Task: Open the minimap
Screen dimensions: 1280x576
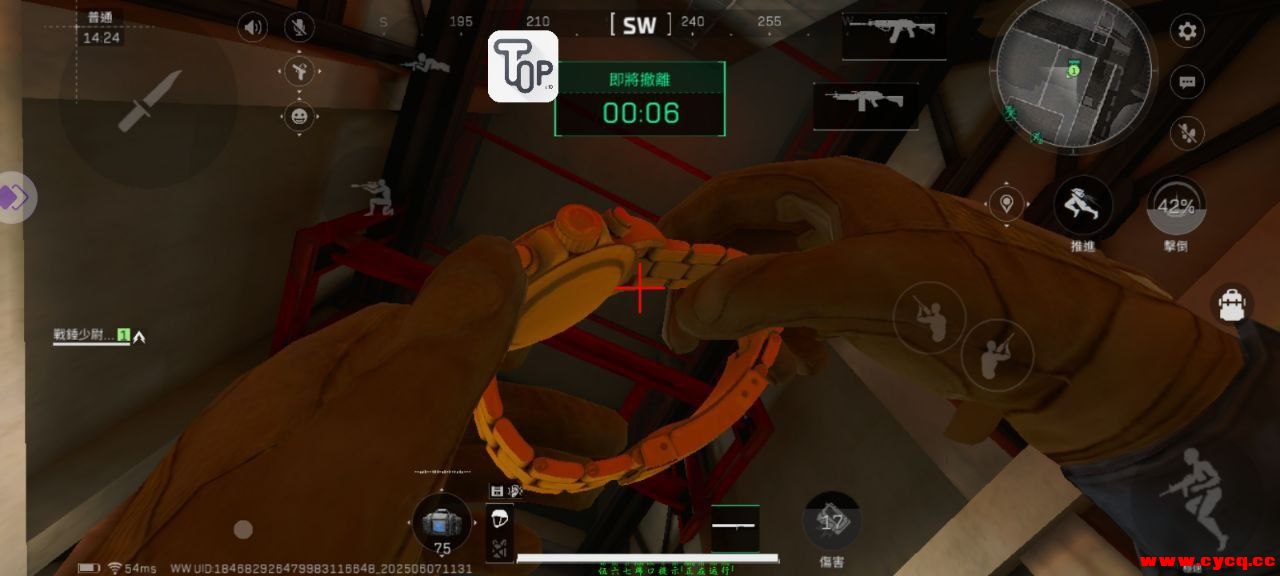Action: [x=1070, y=73]
